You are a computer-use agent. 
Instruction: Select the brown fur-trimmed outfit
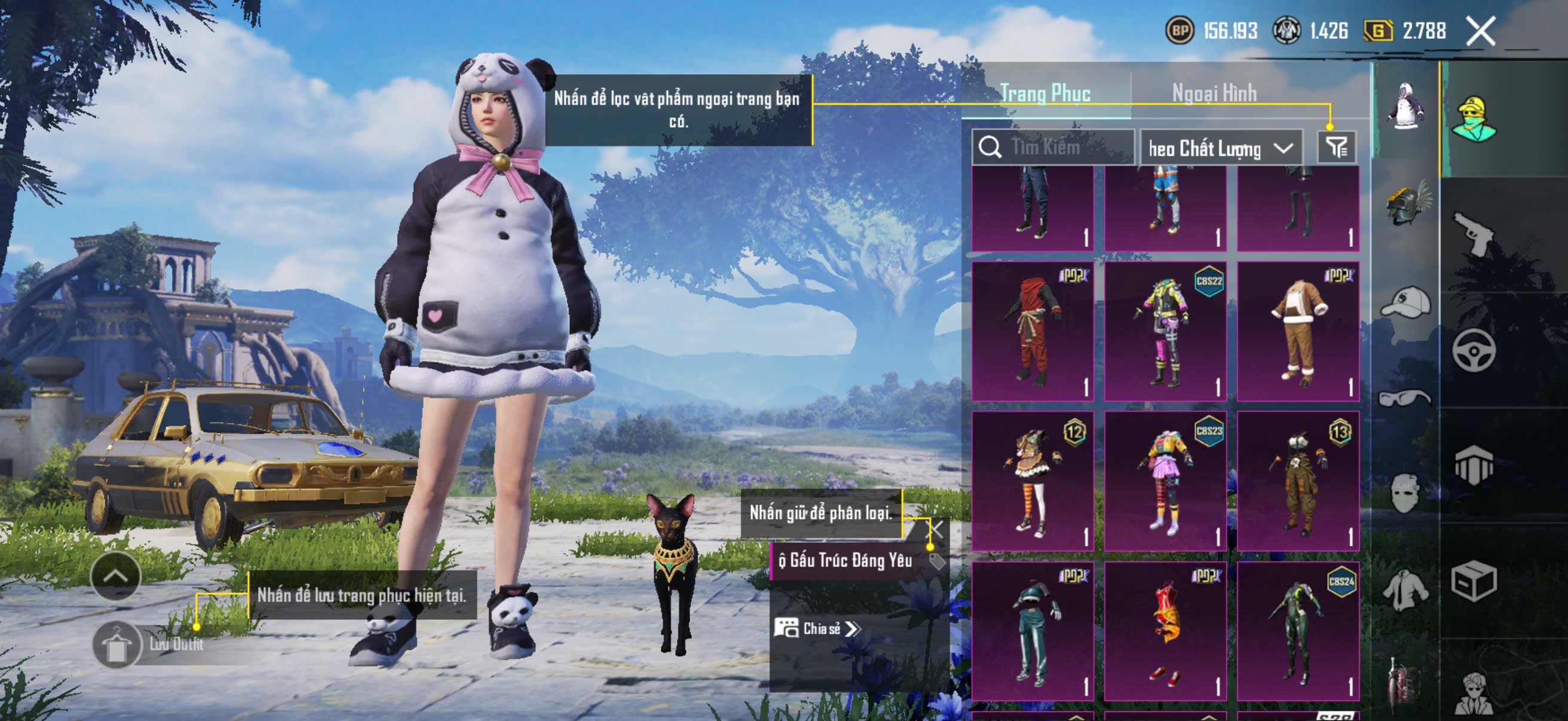1298,332
